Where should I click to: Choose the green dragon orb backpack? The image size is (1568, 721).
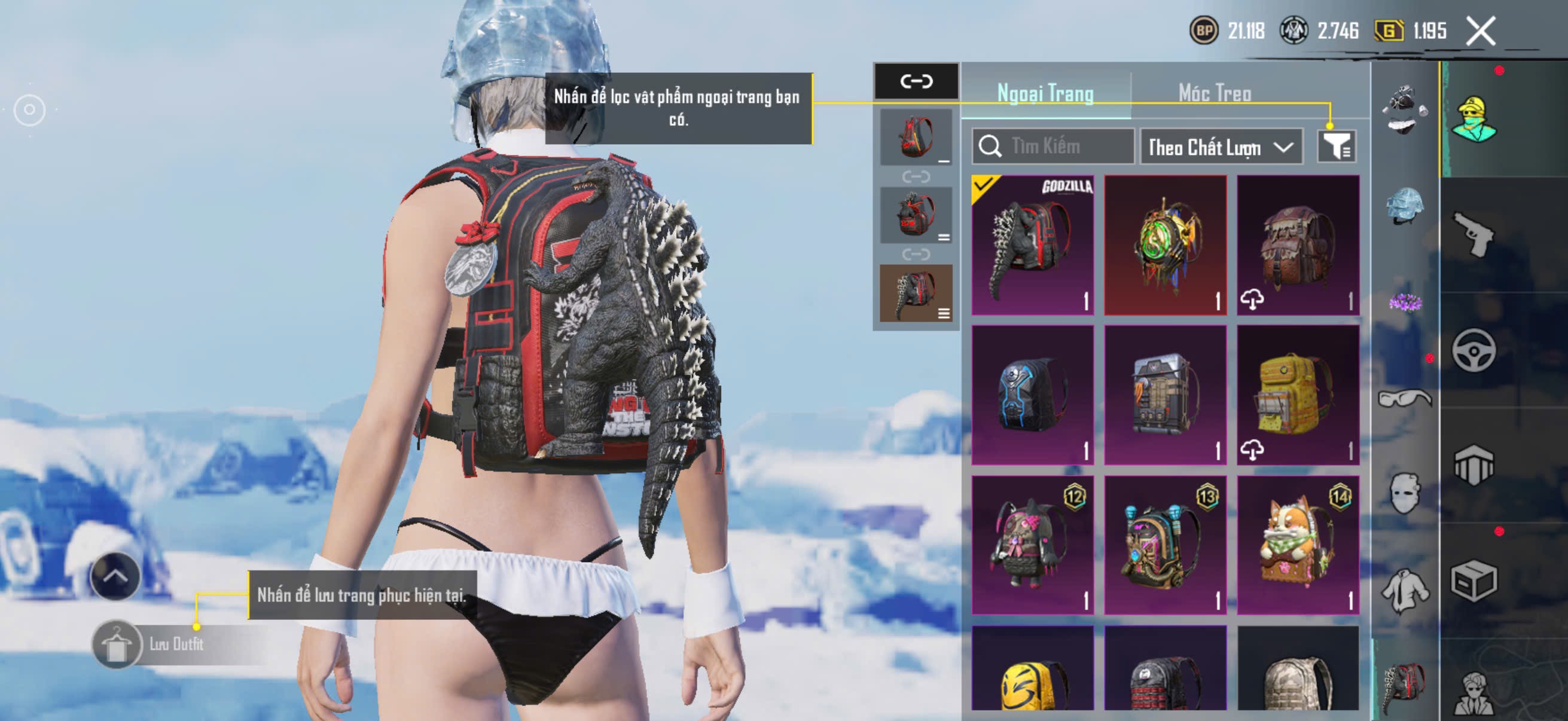click(x=1165, y=245)
